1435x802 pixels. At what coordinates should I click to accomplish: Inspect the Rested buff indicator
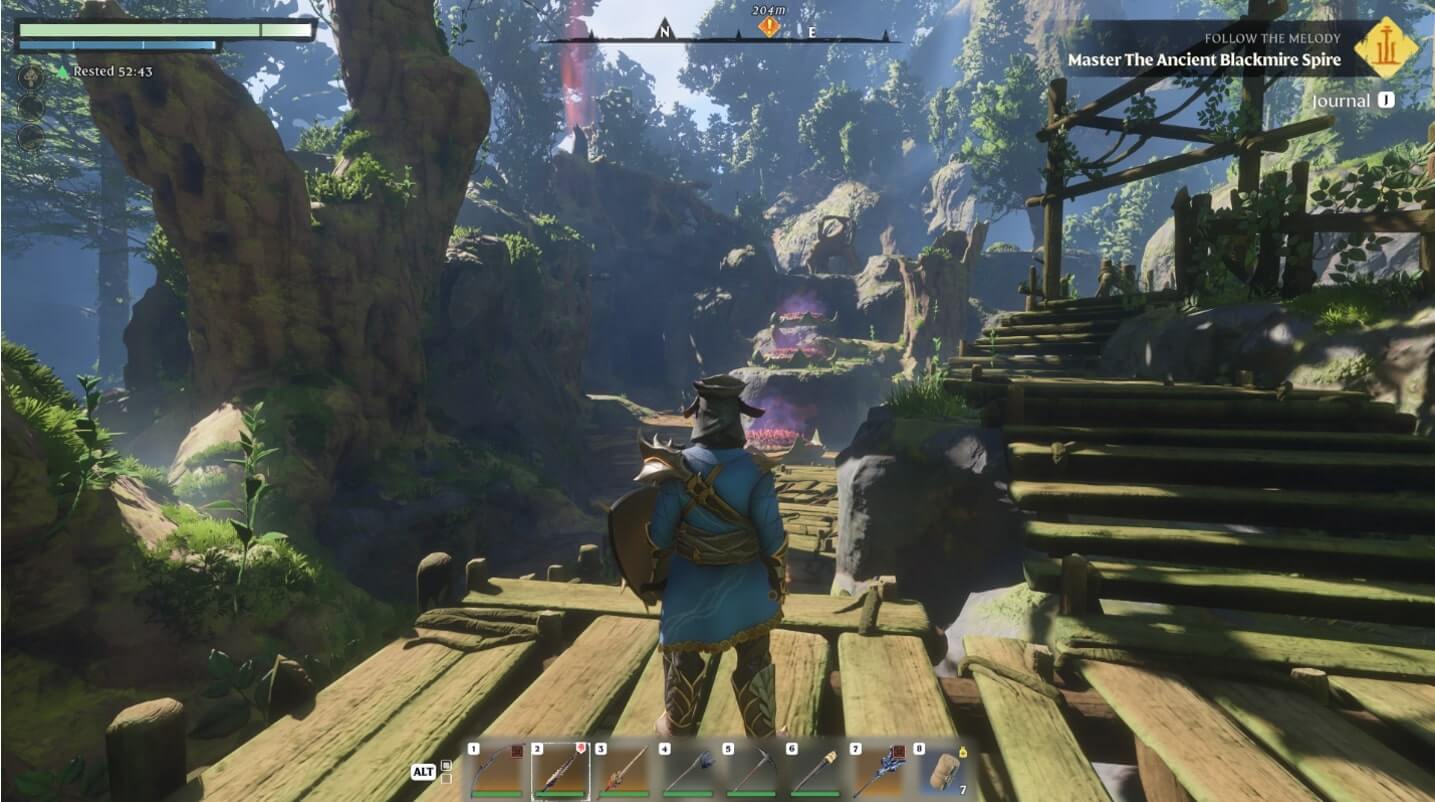click(x=105, y=72)
